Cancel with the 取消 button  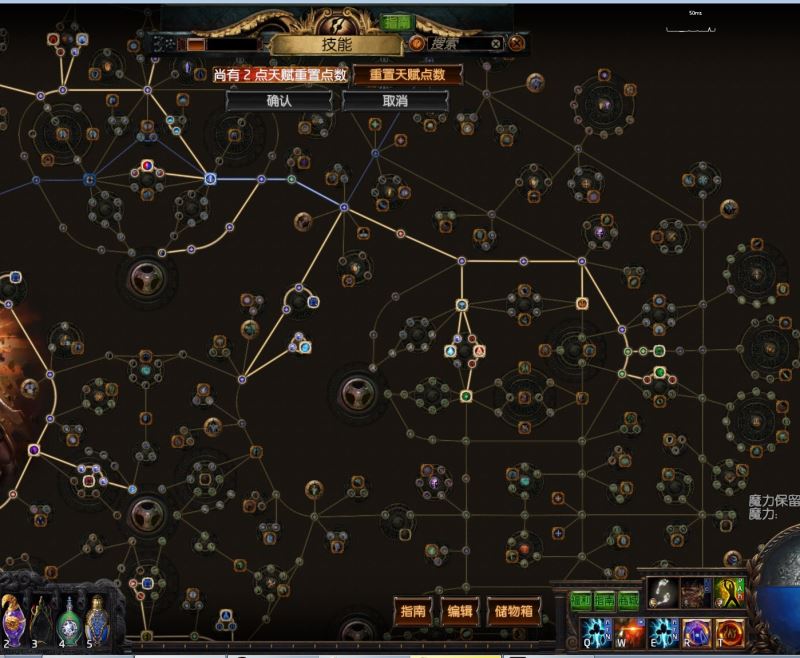(x=394, y=101)
